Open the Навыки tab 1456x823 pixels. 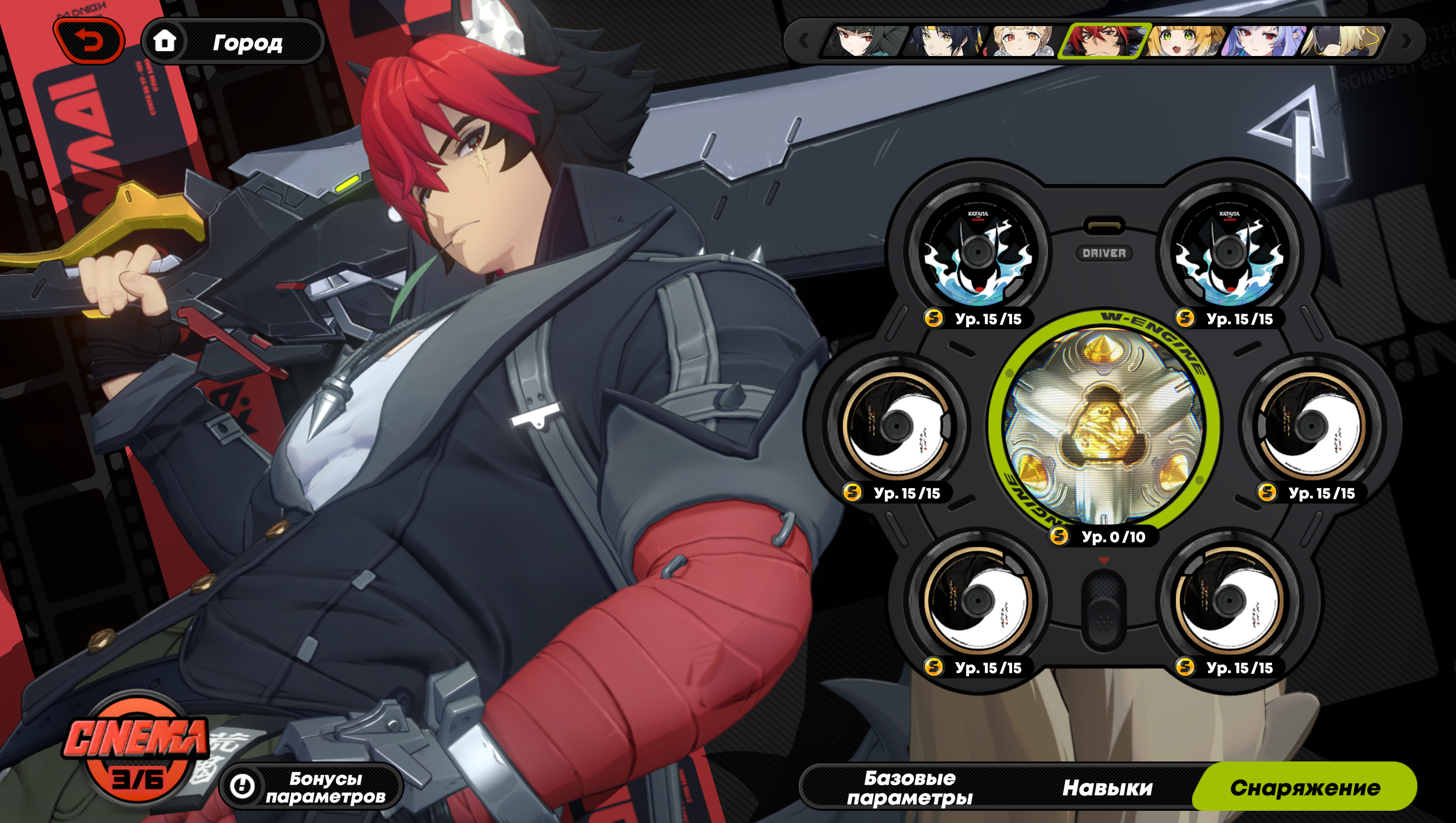coord(1106,788)
